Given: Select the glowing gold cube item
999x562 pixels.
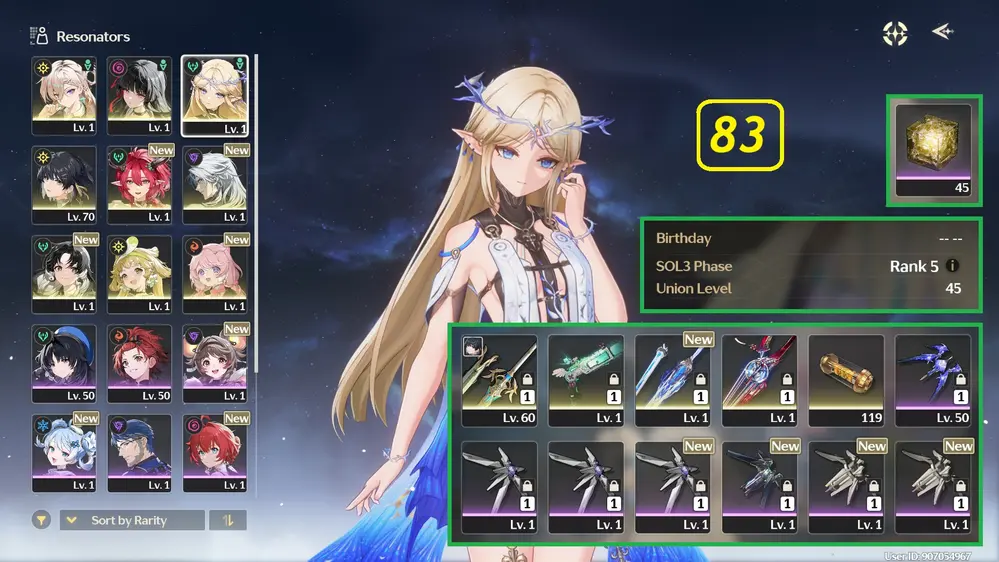Looking at the screenshot, I should pos(934,148).
